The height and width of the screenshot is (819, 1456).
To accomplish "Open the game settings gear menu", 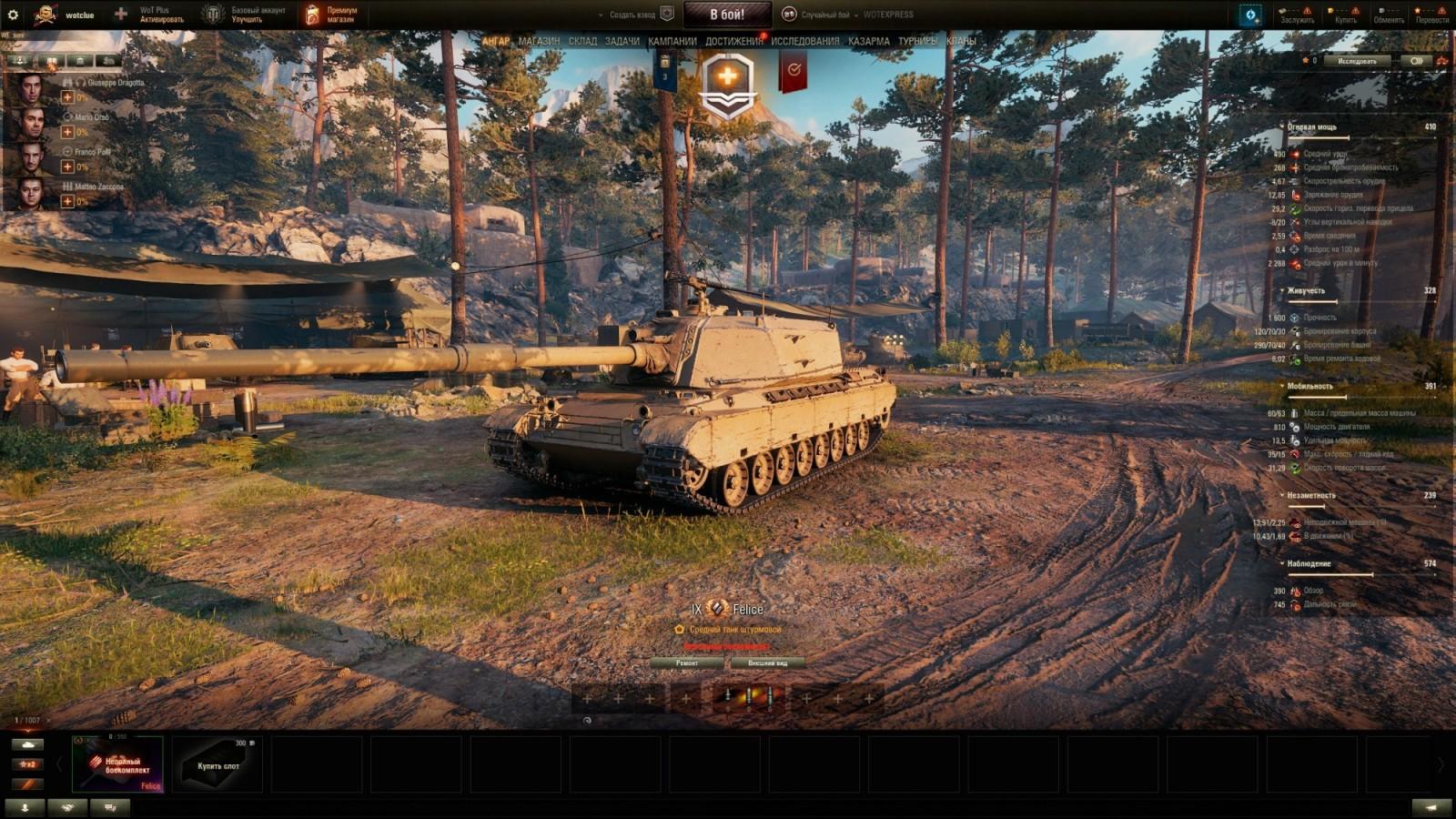I will [13, 15].
